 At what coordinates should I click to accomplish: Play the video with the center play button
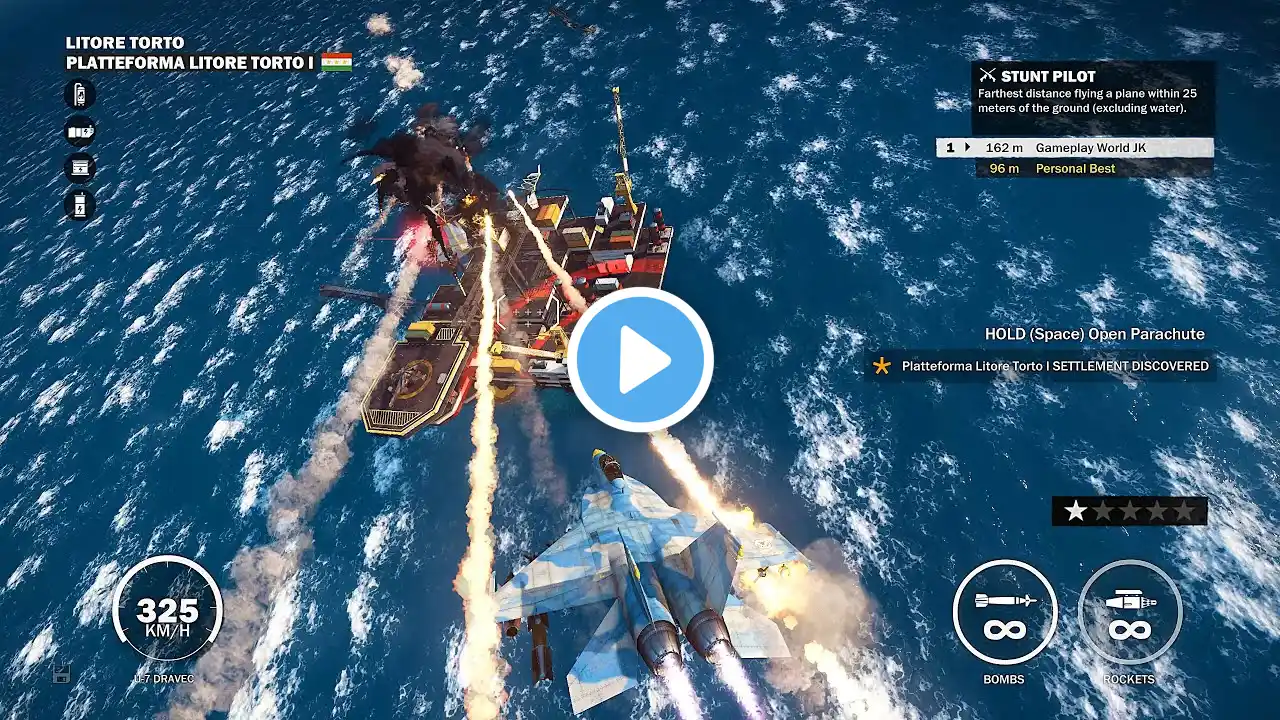(x=640, y=360)
